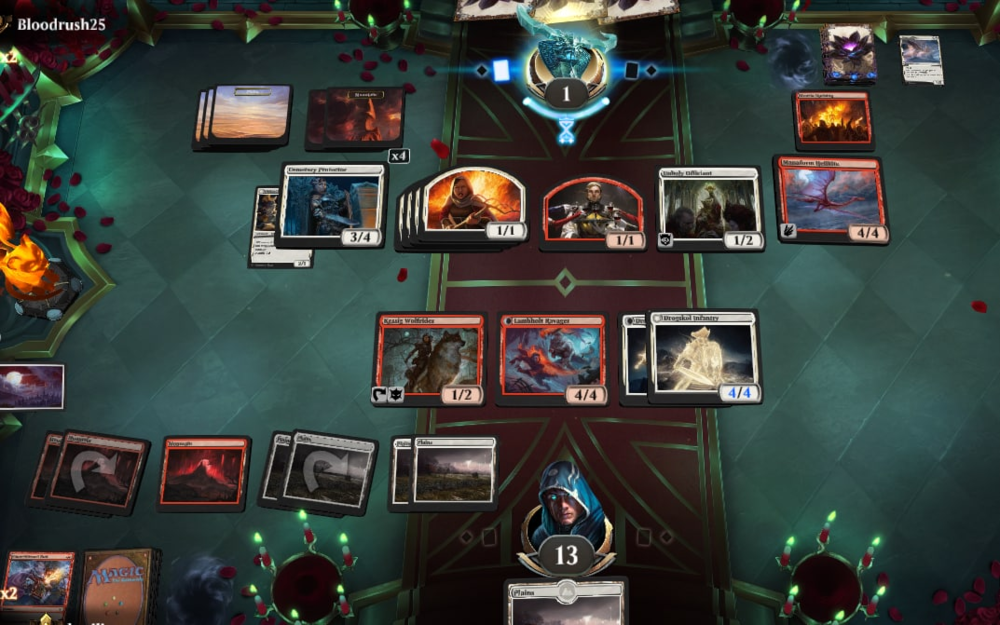Open your Magic library deck pile
This screenshot has width=1000, height=625.
(118, 585)
